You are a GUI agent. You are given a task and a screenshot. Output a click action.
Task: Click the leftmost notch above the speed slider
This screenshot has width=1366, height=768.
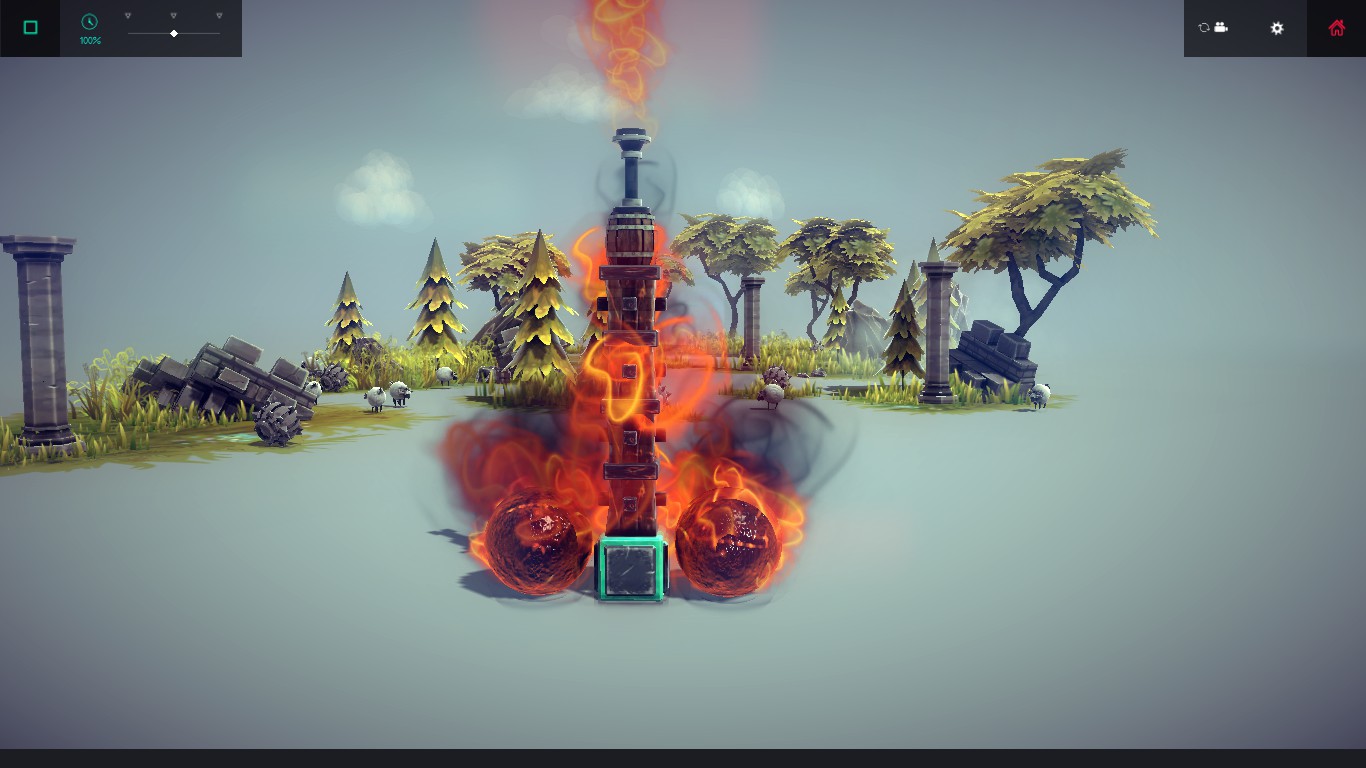(128, 15)
